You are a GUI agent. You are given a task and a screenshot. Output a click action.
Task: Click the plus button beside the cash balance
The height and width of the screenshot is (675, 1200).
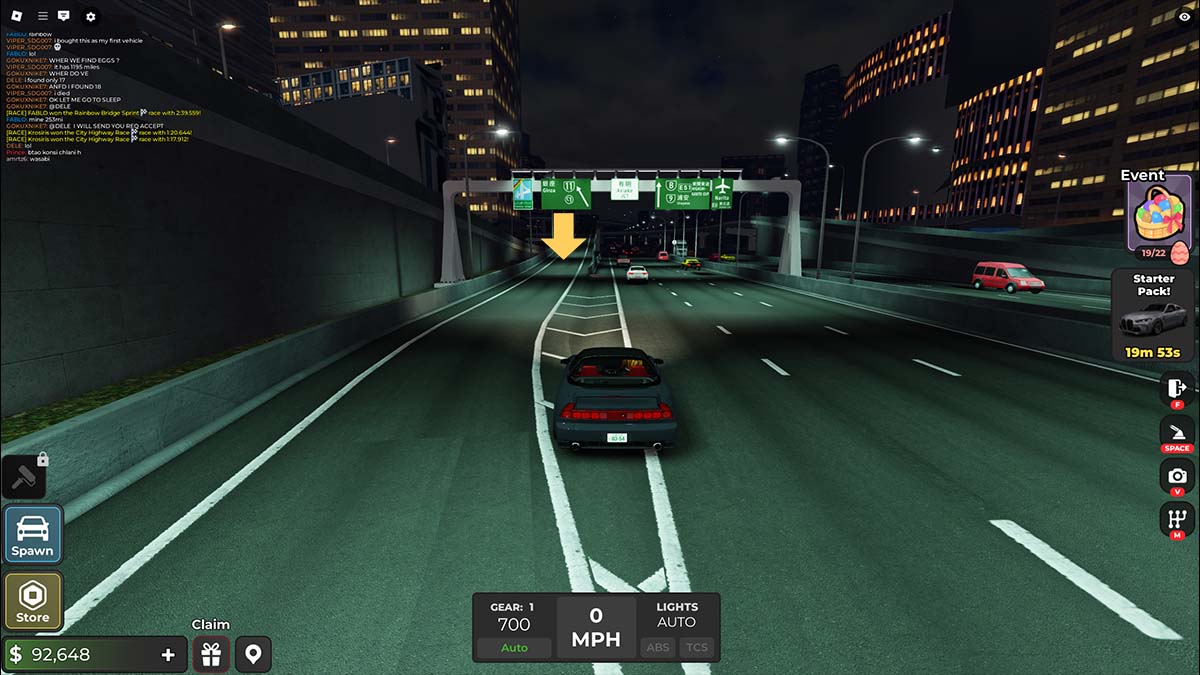point(168,655)
